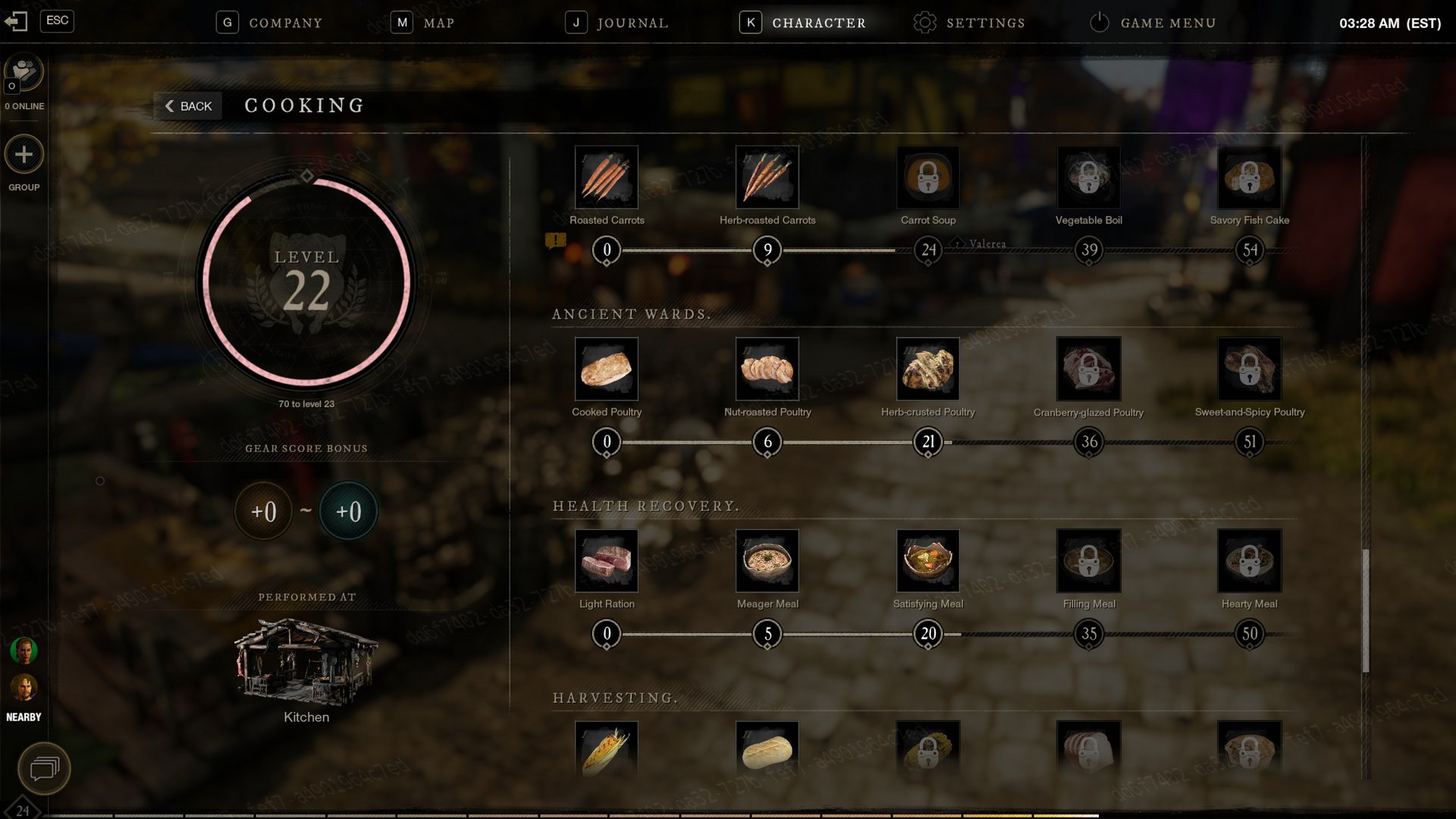
Task: Select the Nut-roasted Poultry recipe
Action: pyautogui.click(x=767, y=369)
